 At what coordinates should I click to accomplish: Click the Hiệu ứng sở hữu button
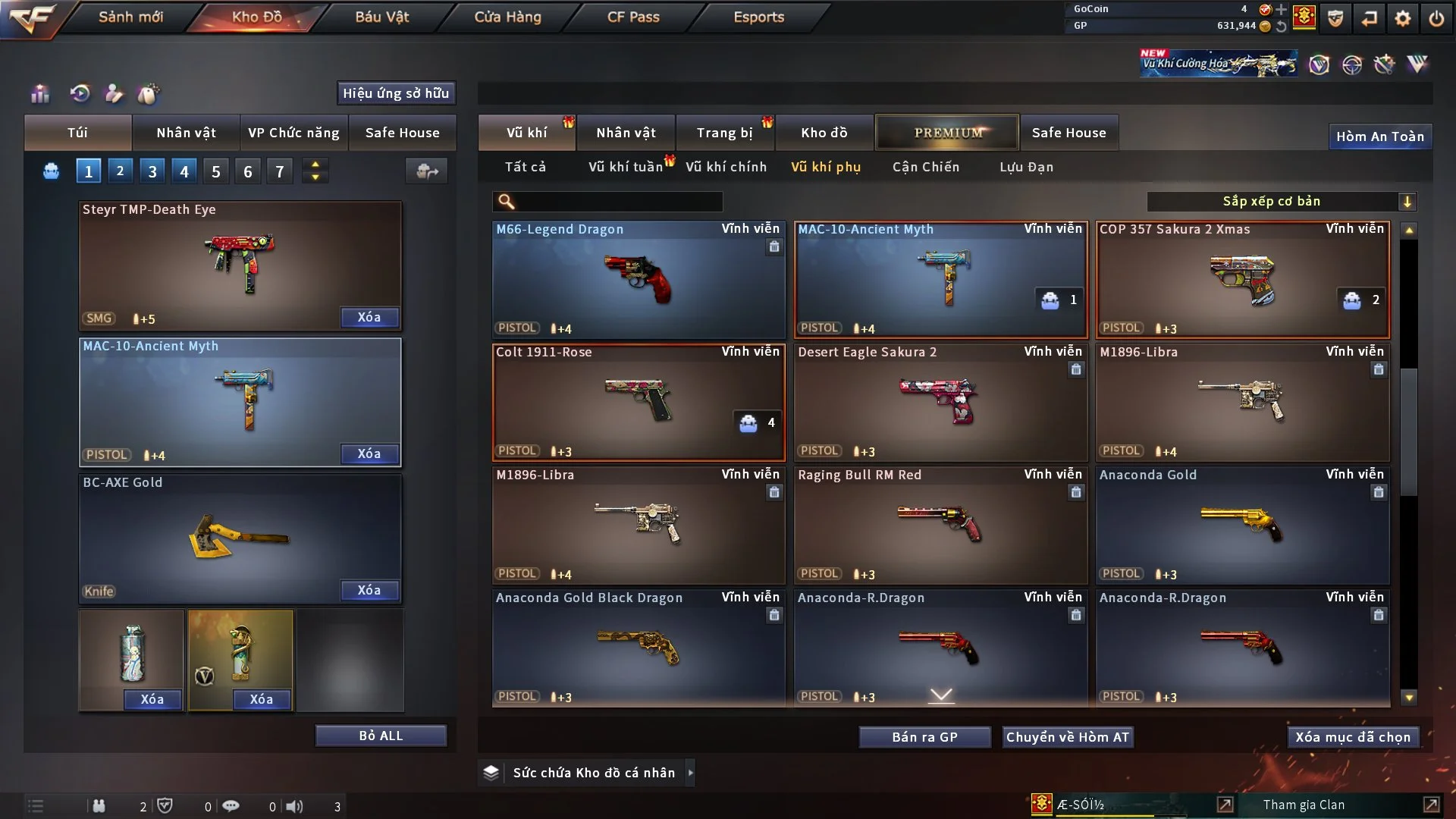tap(396, 93)
